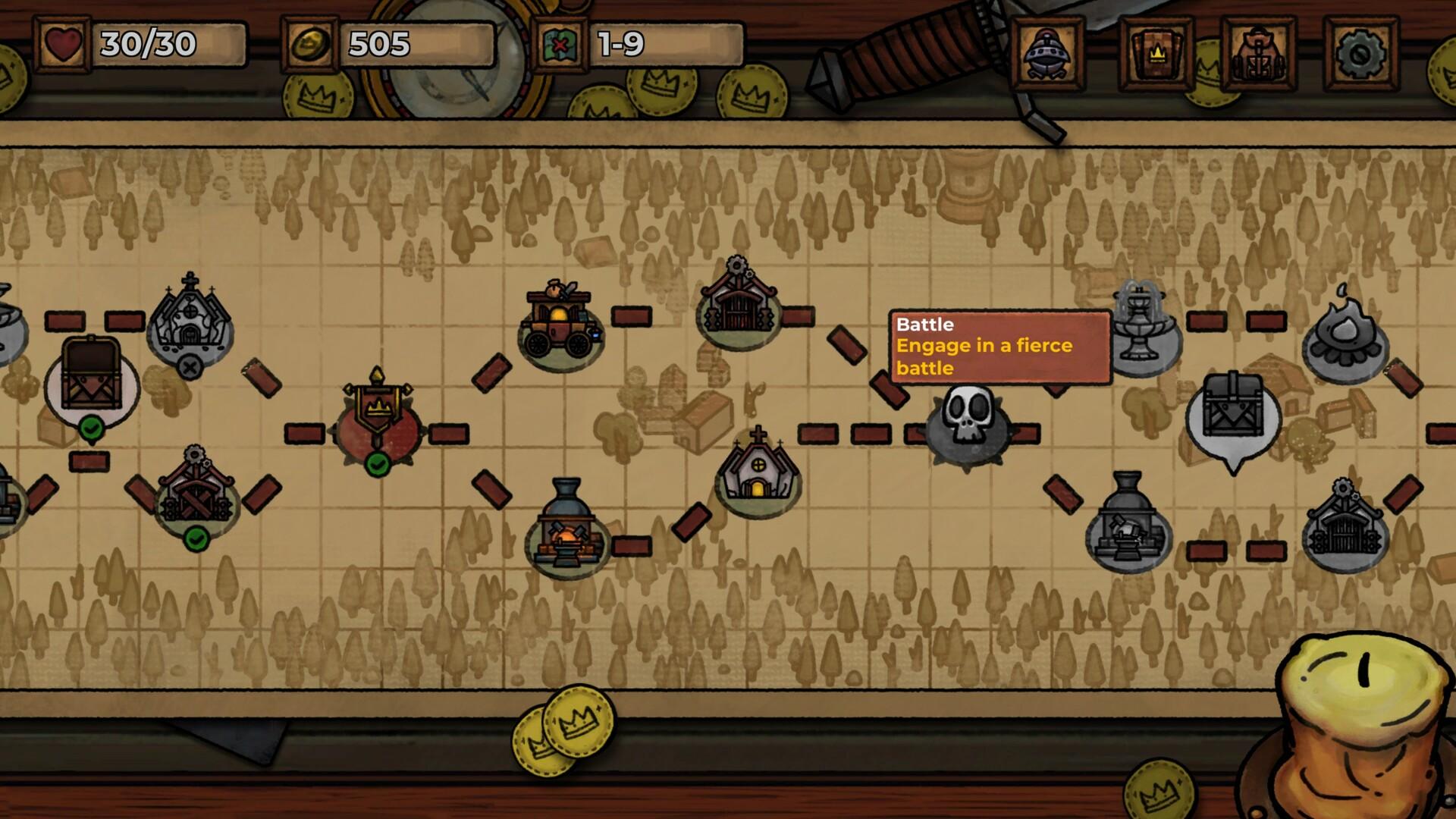Open the backpack inventory
Image resolution: width=1456 pixels, height=819 pixels.
(1259, 52)
